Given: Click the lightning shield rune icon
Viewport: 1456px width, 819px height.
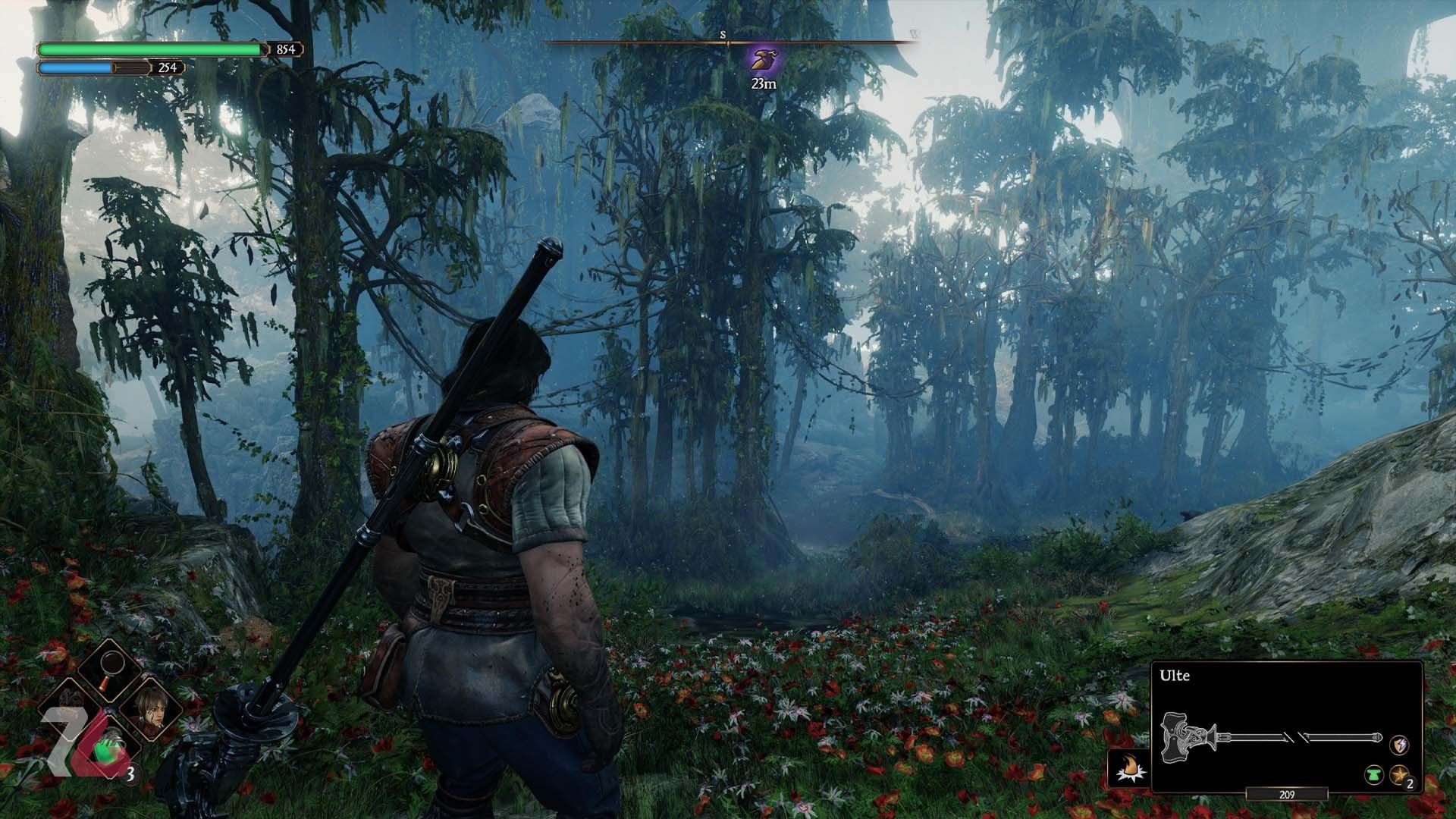Looking at the screenshot, I should coord(1399,745).
